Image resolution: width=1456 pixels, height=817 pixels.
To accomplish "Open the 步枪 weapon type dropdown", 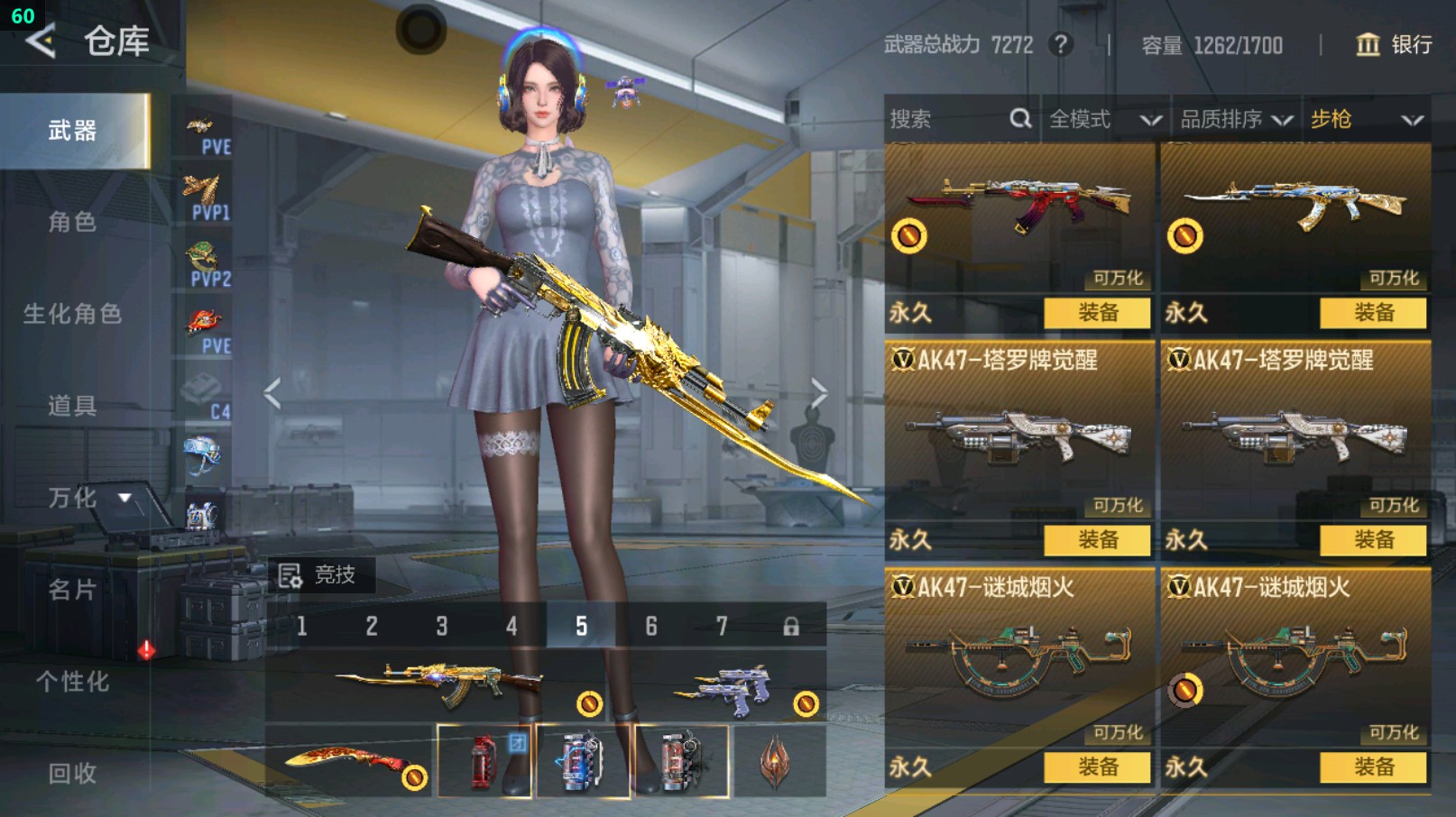I will [x=1366, y=119].
